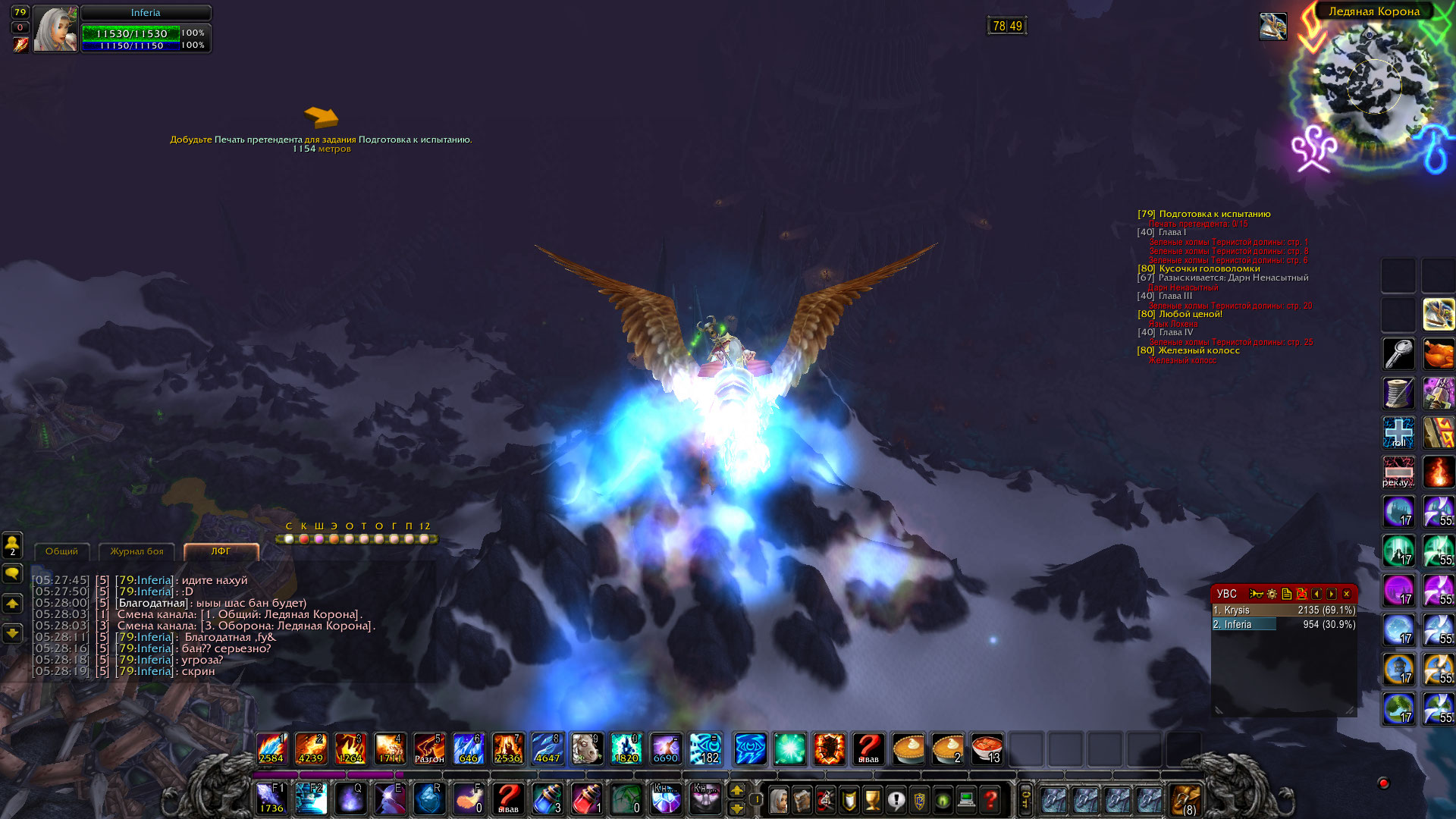
Task: Eat the orange soup bowl with 13 charges
Action: click(987, 748)
